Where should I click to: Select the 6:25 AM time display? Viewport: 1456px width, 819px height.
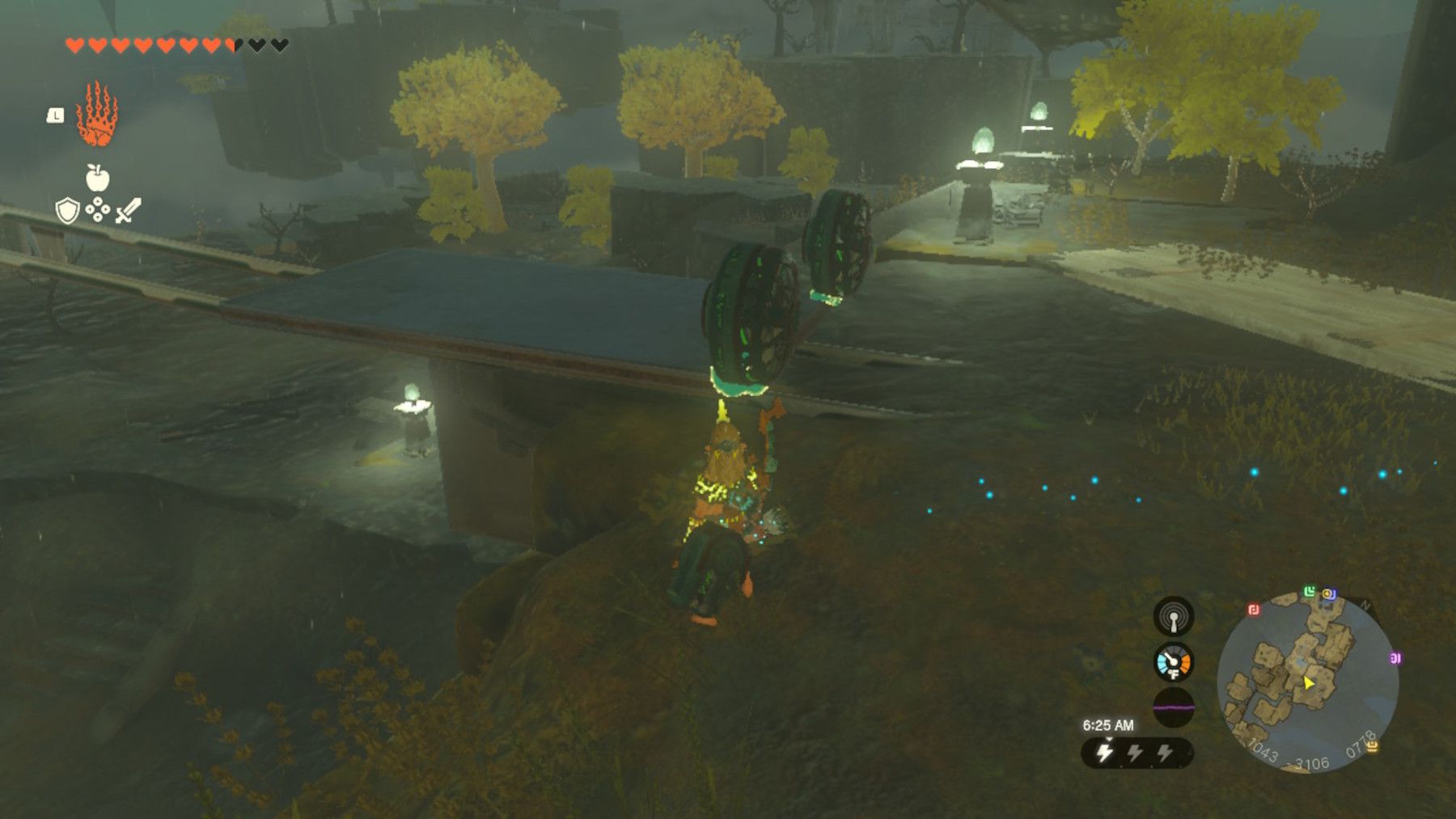1108,724
